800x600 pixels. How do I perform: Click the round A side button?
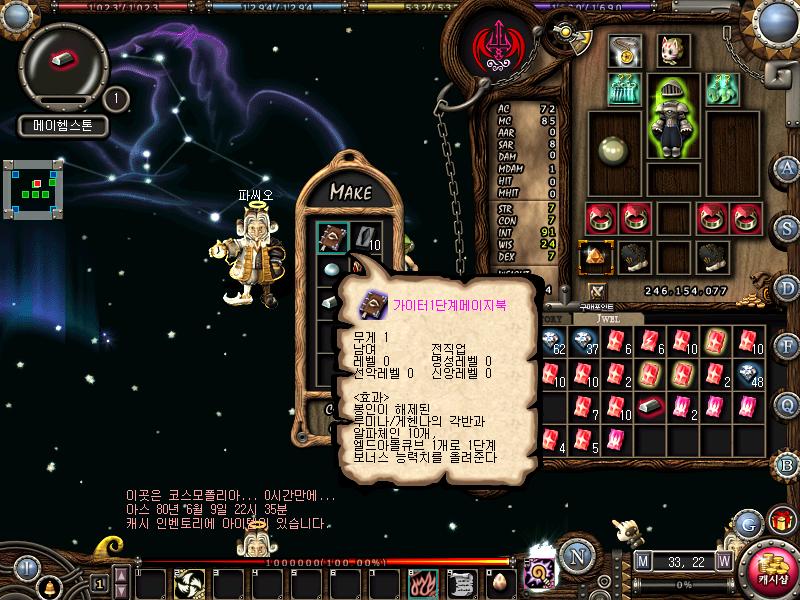tap(788, 167)
